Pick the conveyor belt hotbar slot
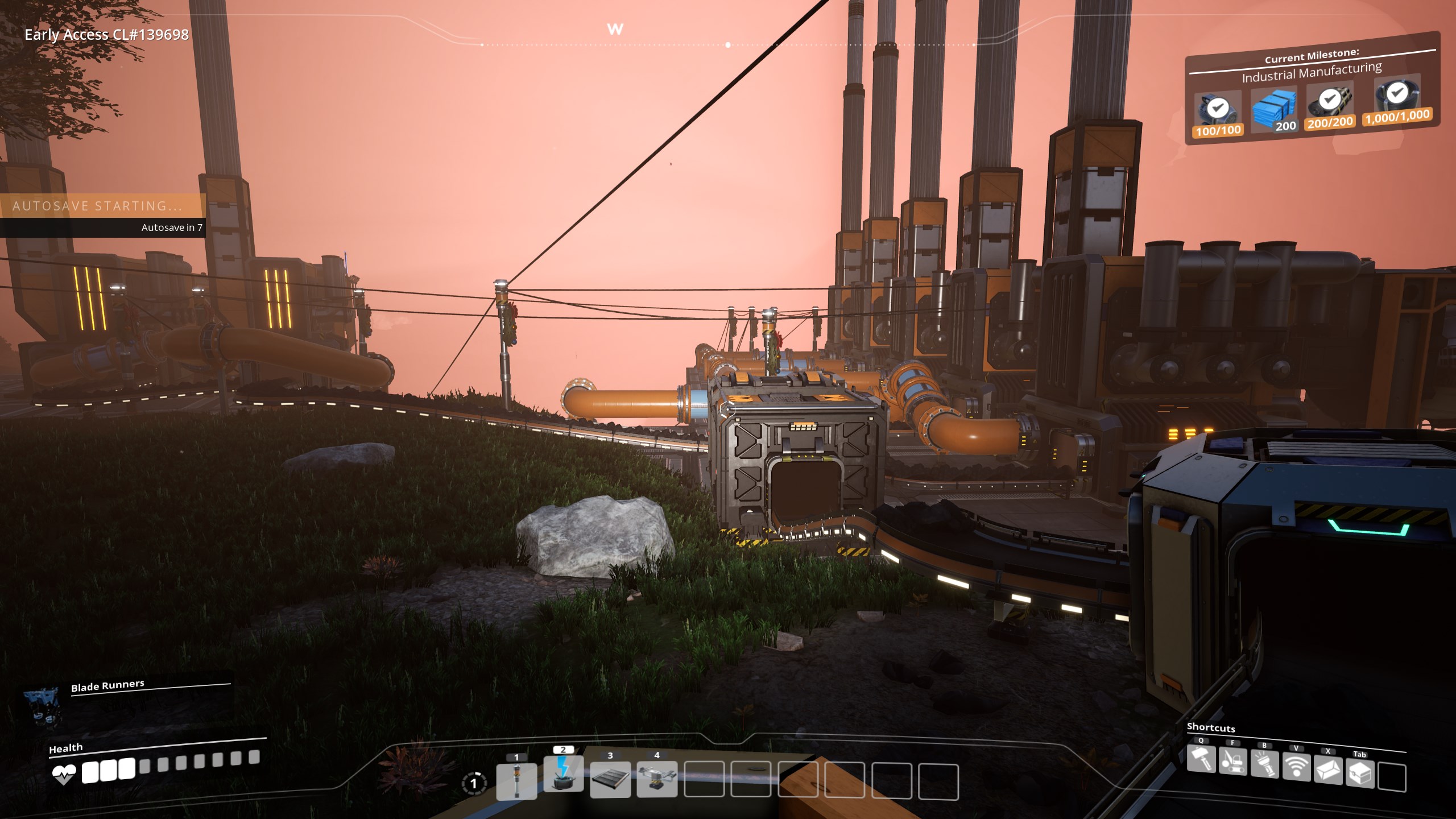The image size is (1456, 819). click(x=610, y=780)
